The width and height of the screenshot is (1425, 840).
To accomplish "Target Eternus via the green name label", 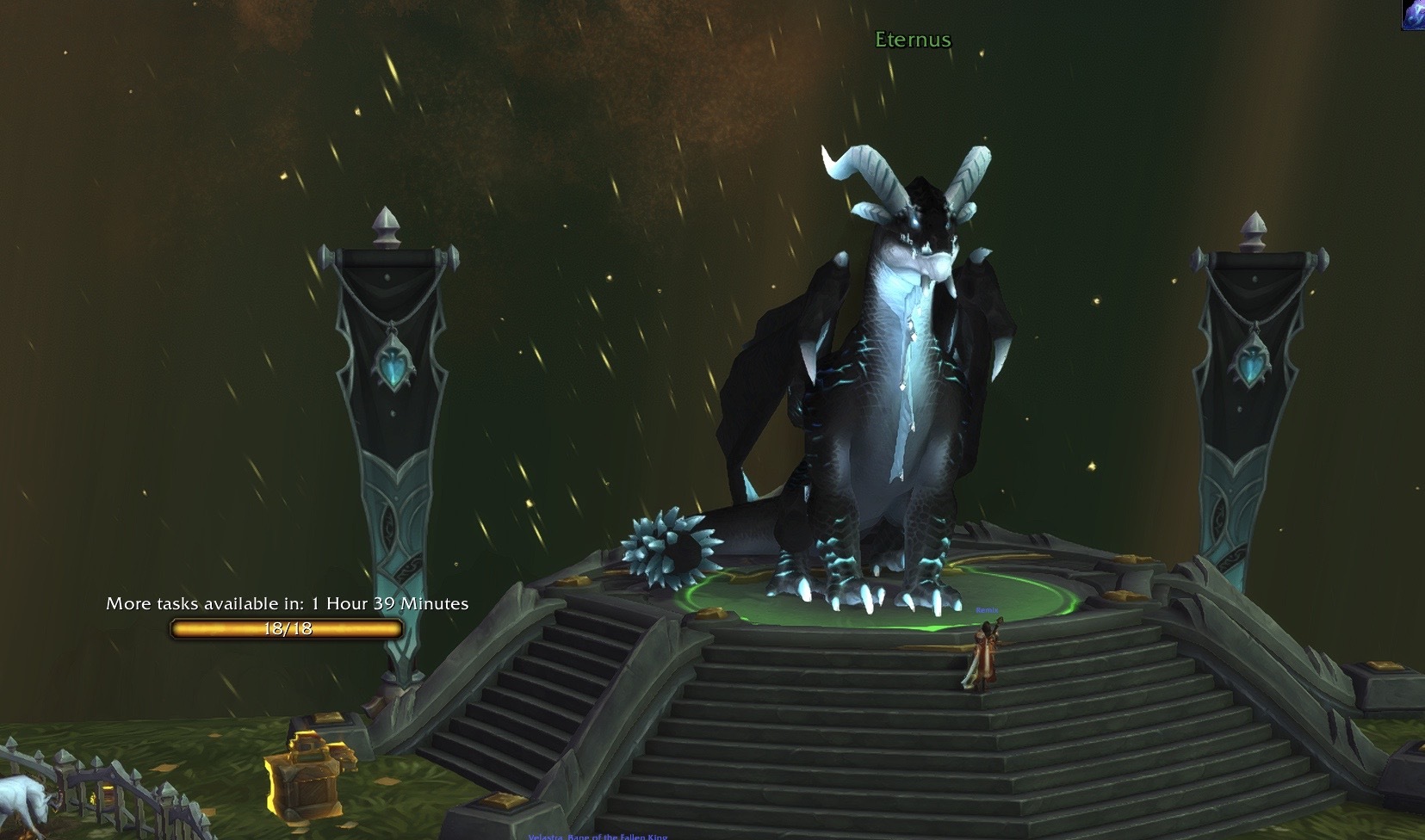I will [913, 40].
